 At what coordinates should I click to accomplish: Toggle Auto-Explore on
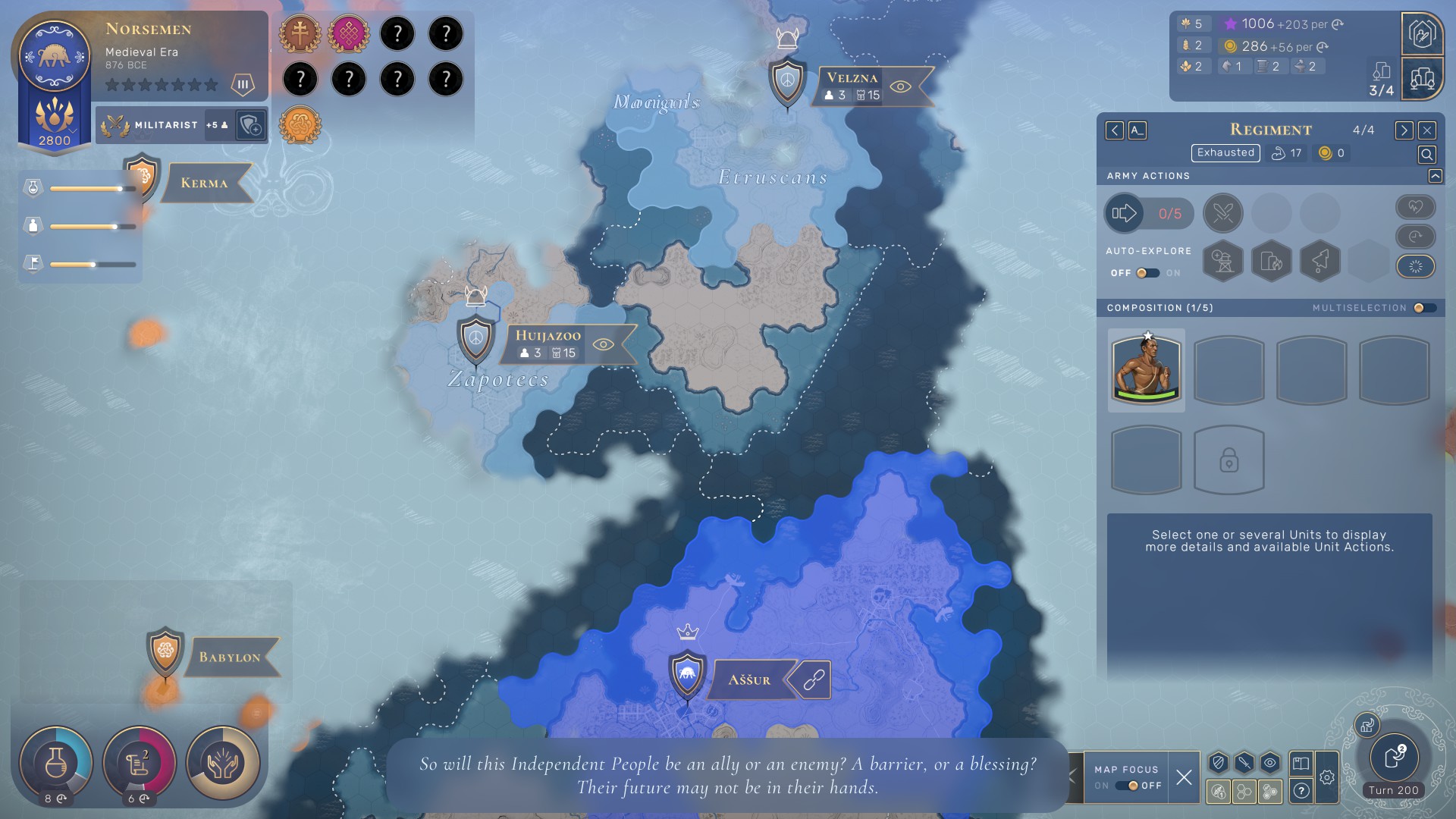(1147, 273)
